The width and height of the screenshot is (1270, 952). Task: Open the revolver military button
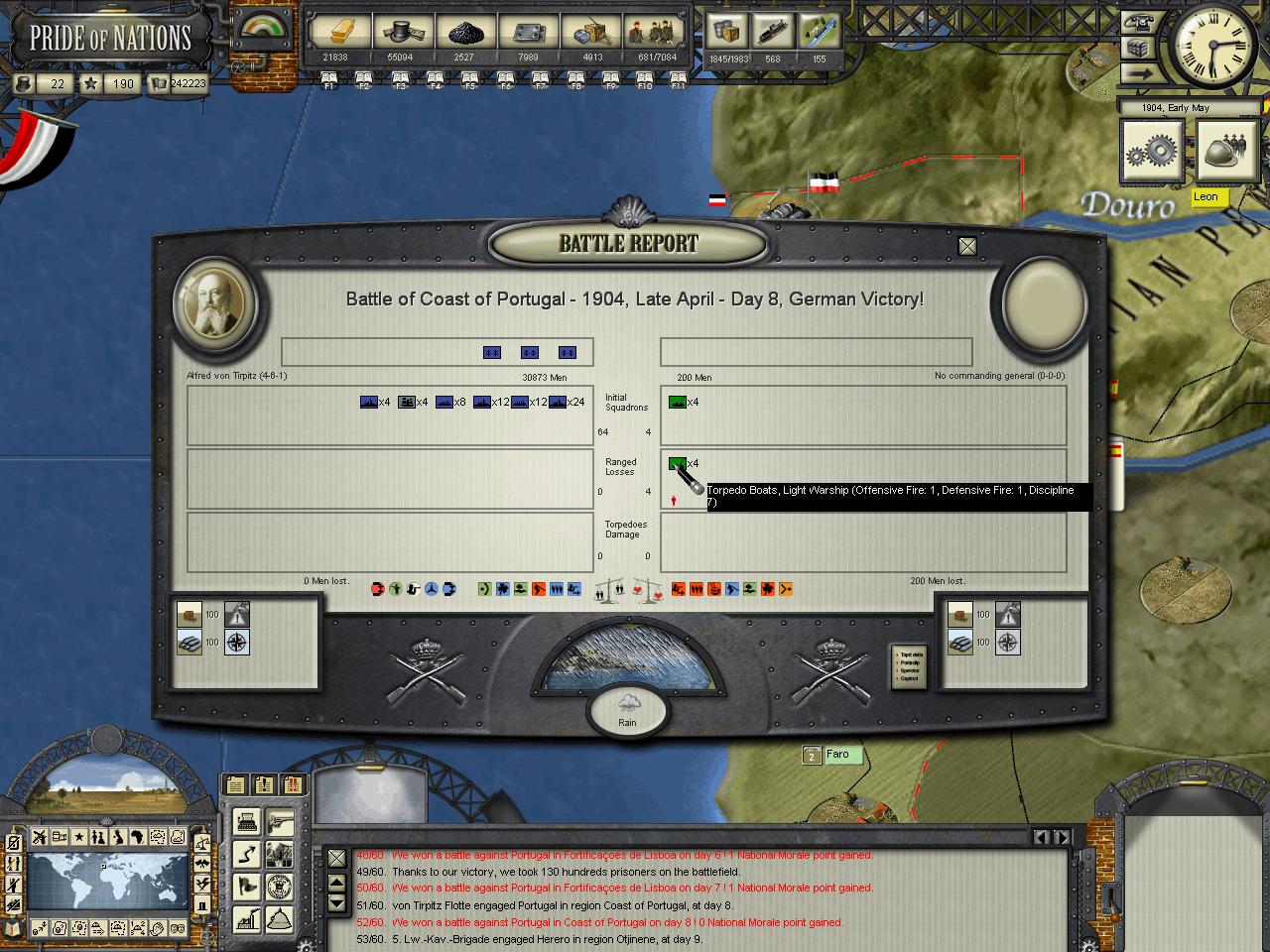pos(281,821)
